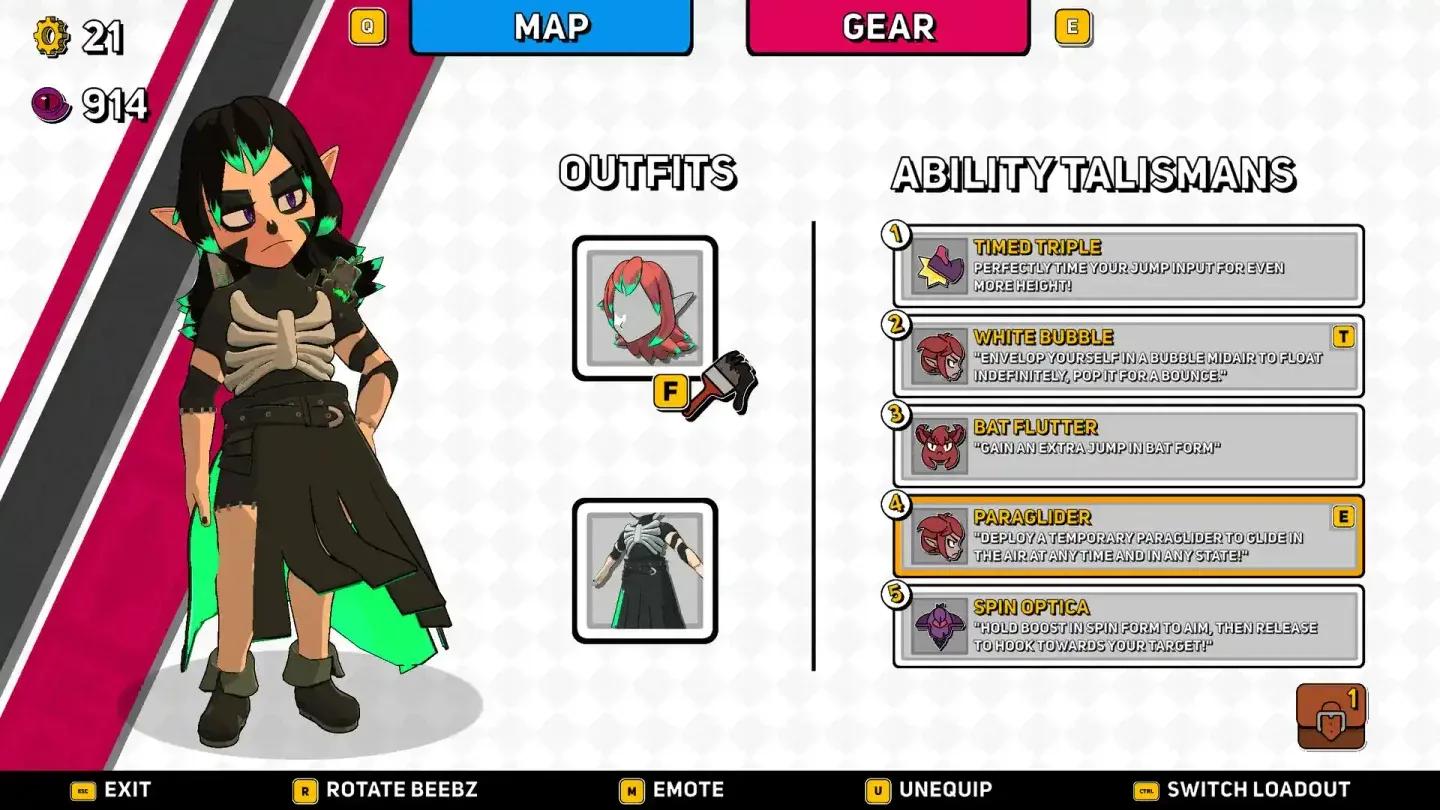Select the Bat Flutter talisman icon
Image resolution: width=1440 pixels, height=810 pixels.
(938, 445)
